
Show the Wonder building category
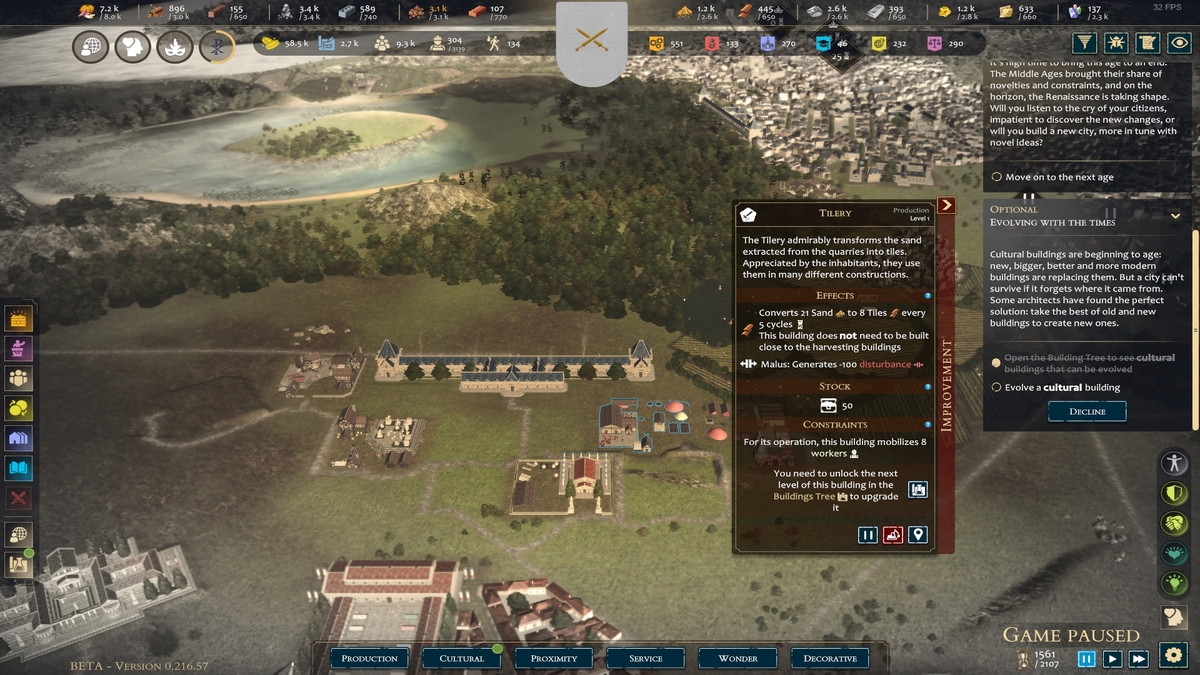pos(738,658)
